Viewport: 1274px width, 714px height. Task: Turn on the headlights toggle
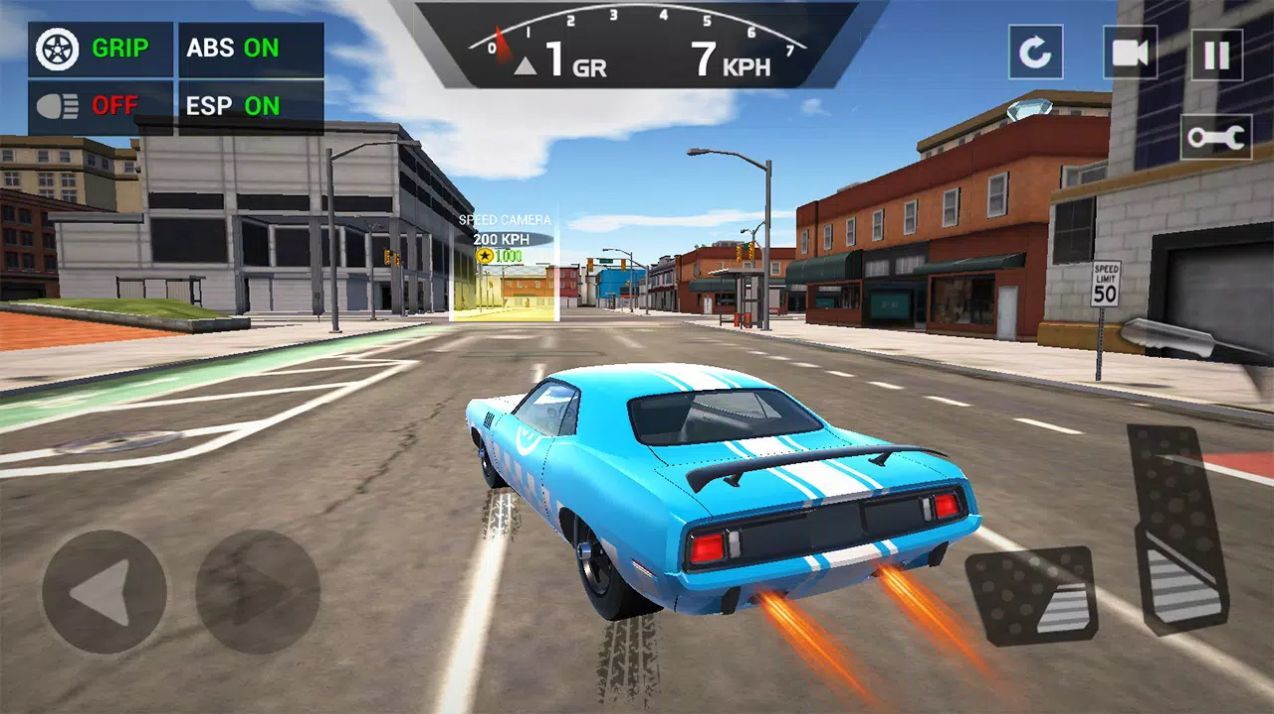tap(100, 106)
